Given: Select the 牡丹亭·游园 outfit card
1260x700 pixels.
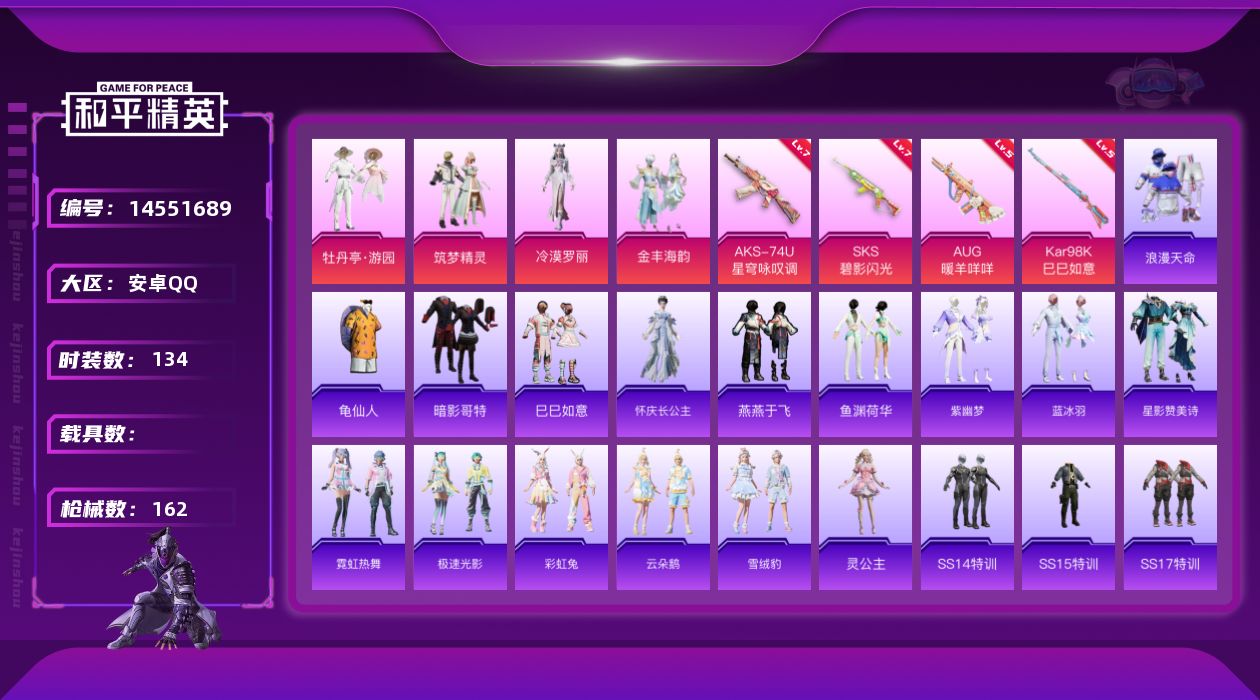Looking at the screenshot, I should [358, 211].
